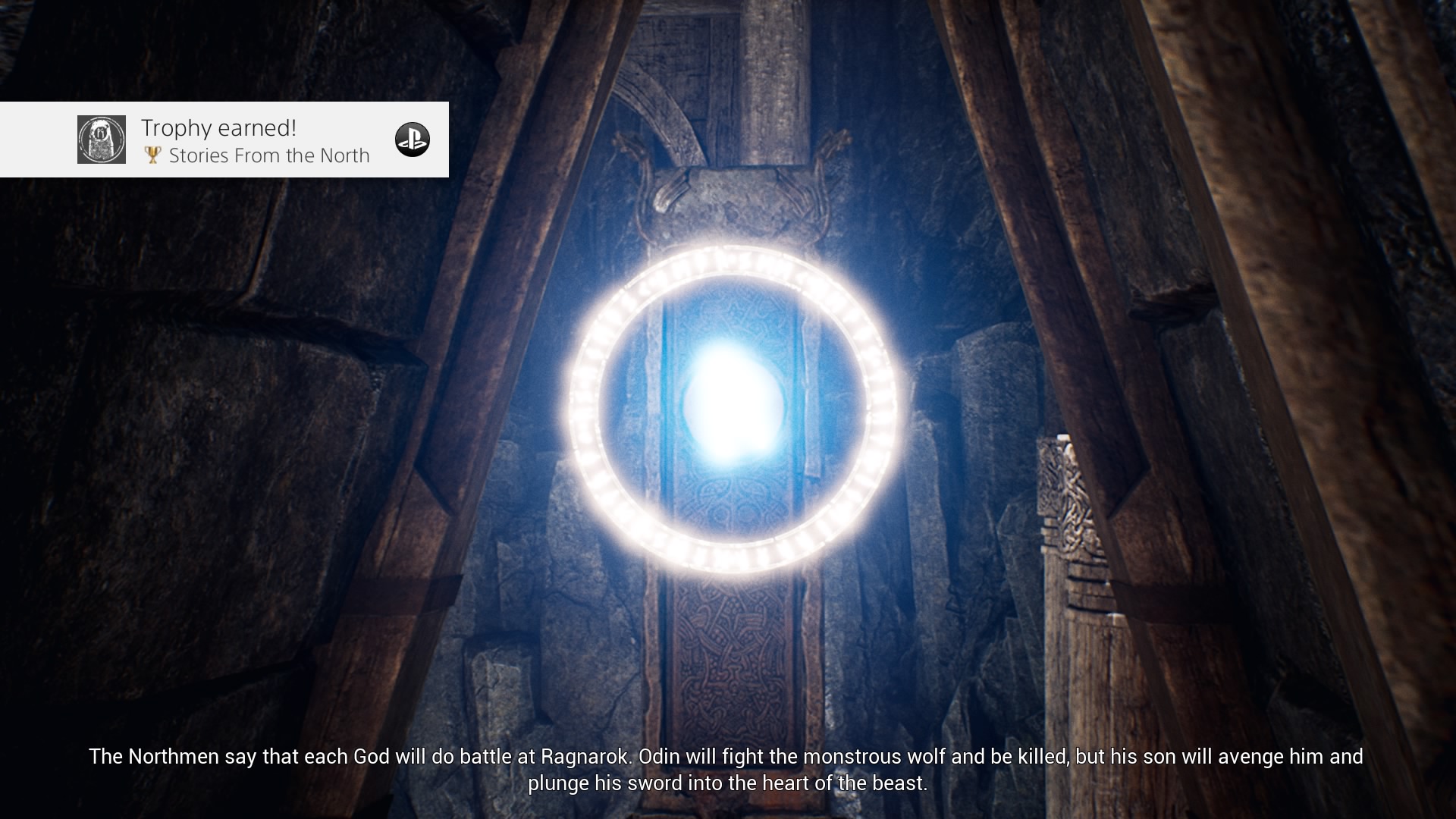This screenshot has width=1456, height=819.
Task: Open the Stories From the North trophy notification
Action: [x=255, y=141]
